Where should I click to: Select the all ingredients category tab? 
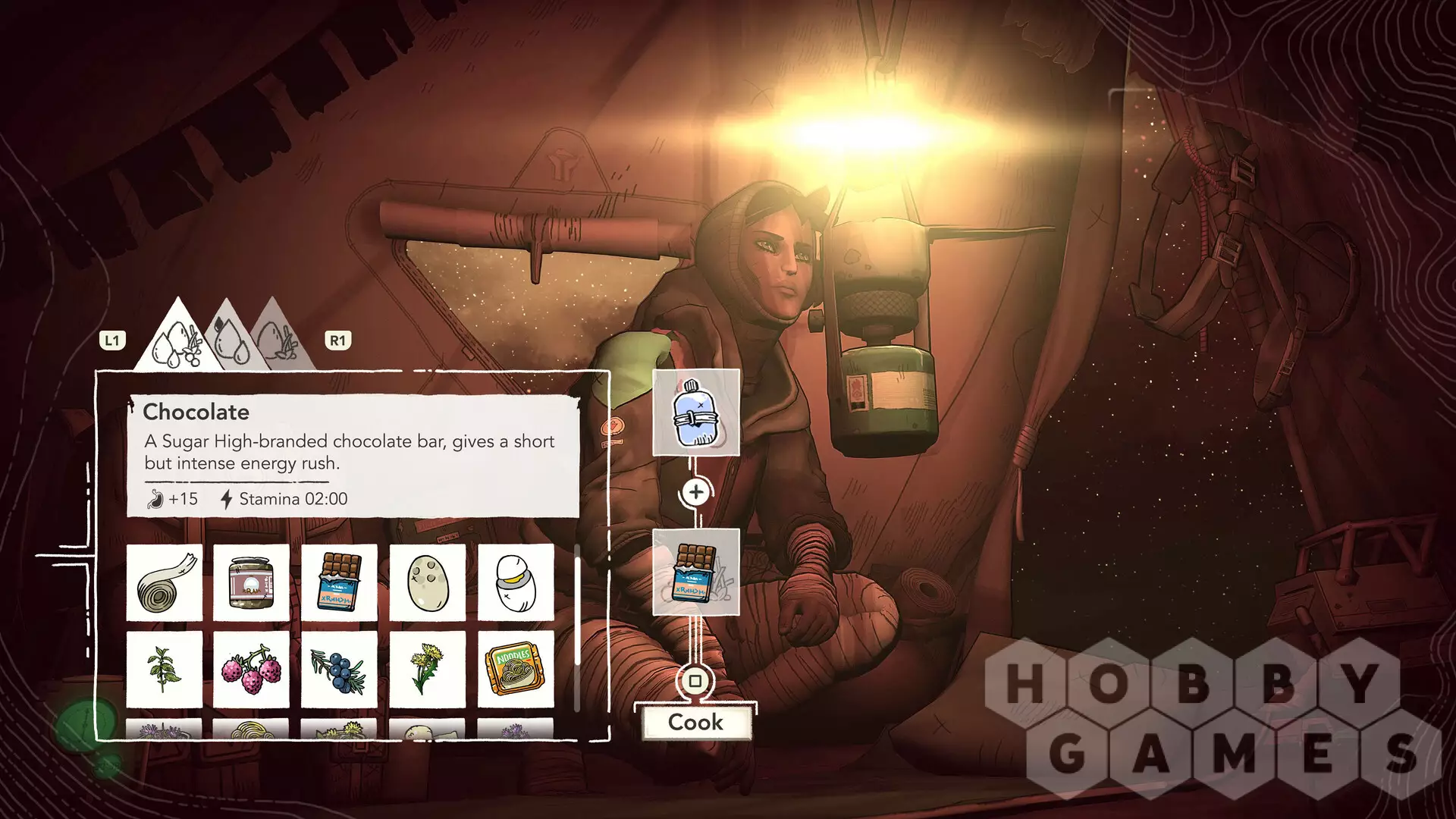179,340
